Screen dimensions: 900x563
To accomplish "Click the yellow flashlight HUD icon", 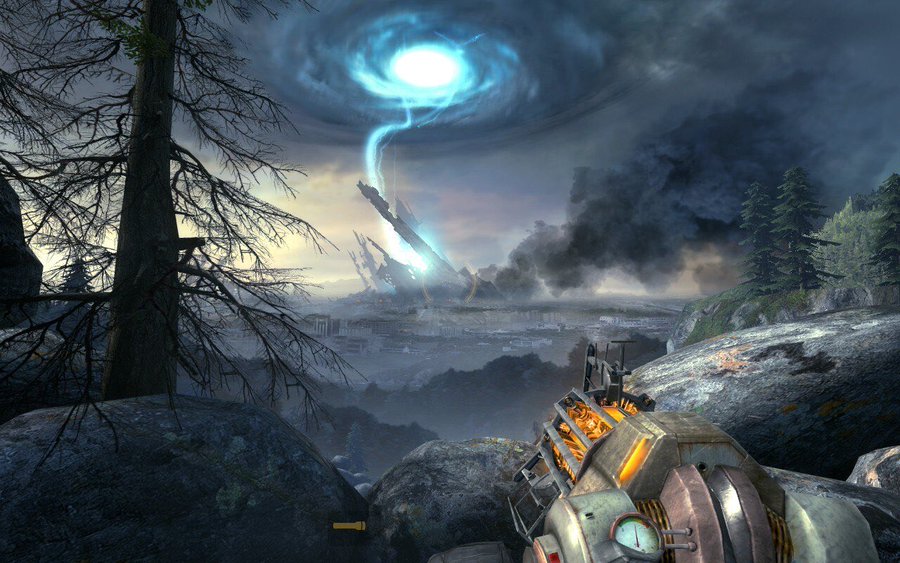I will click(348, 525).
